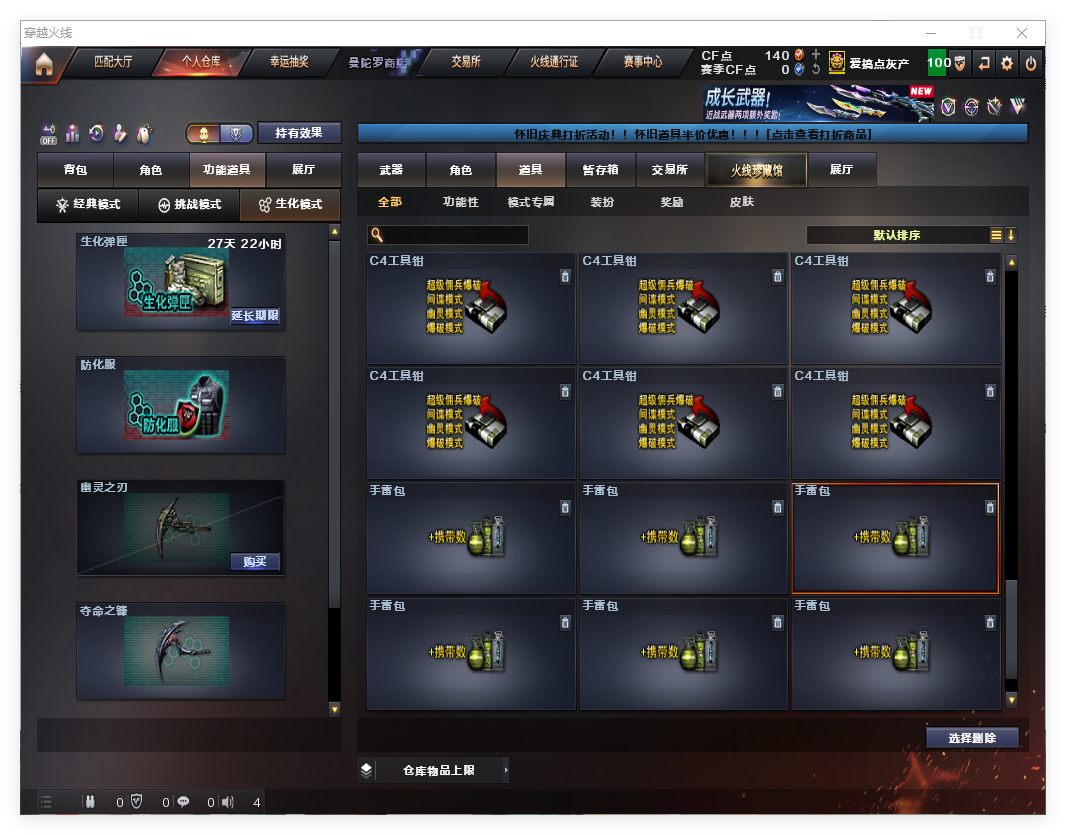Click the 持有效果 owned effects button
The height and width of the screenshot is (835, 1066).
(299, 133)
